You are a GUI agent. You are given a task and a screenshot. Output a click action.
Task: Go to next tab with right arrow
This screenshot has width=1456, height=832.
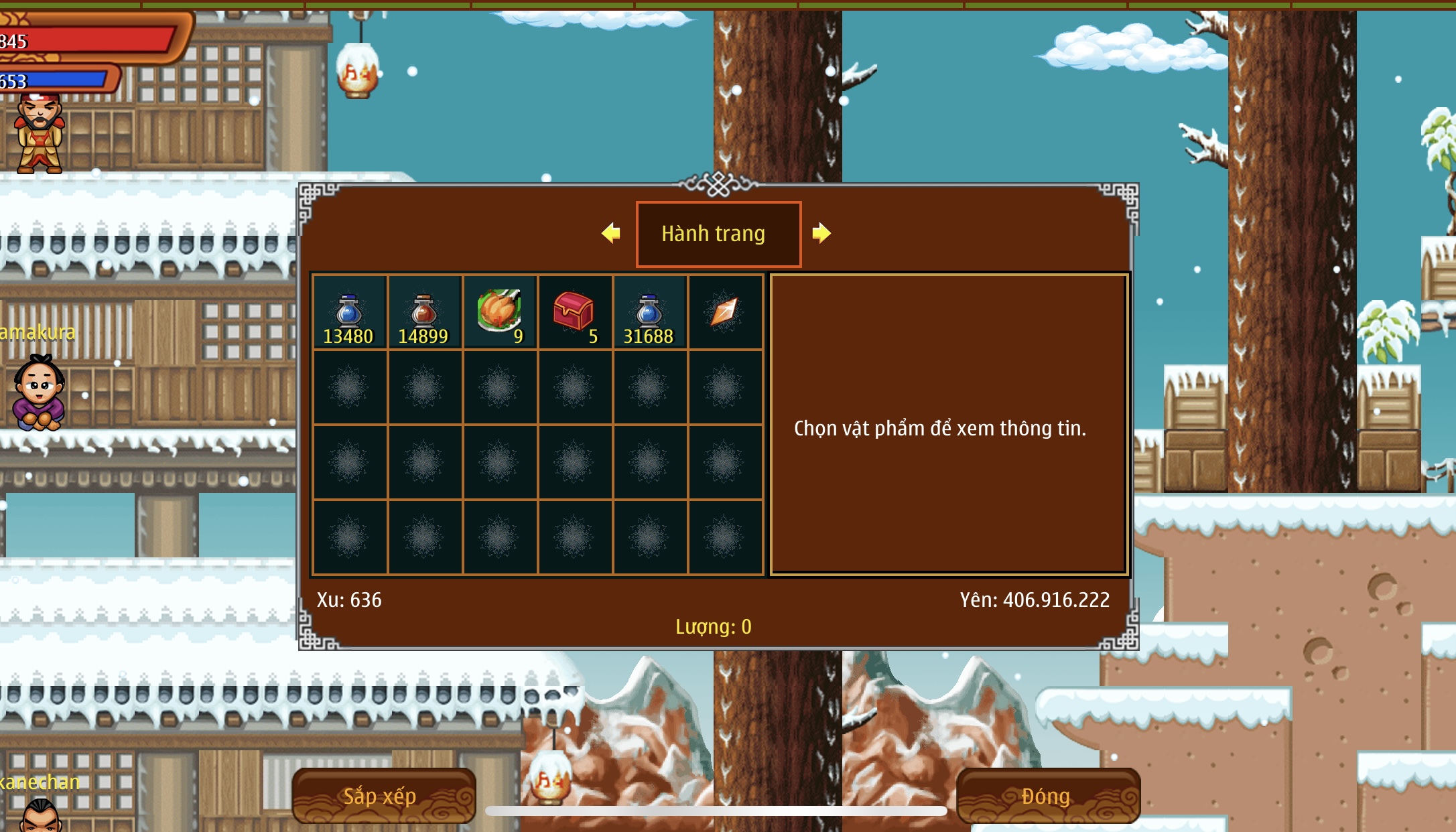point(821,233)
